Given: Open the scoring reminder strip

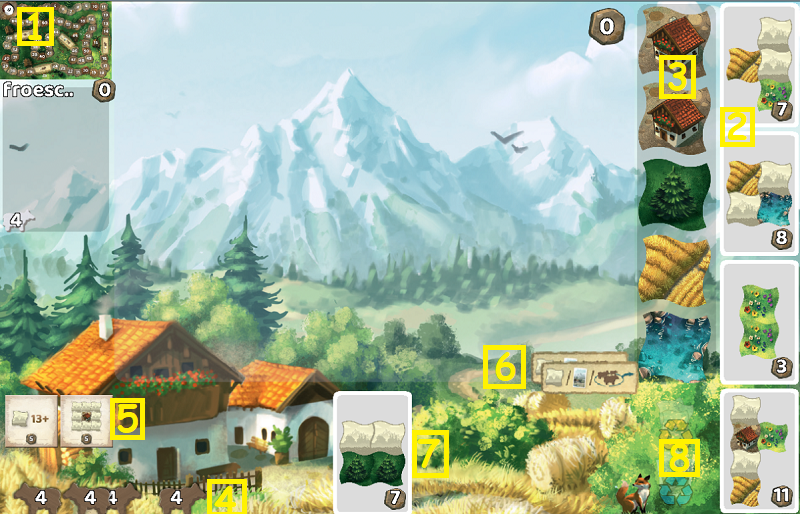Looking at the screenshot, I should tap(585, 376).
